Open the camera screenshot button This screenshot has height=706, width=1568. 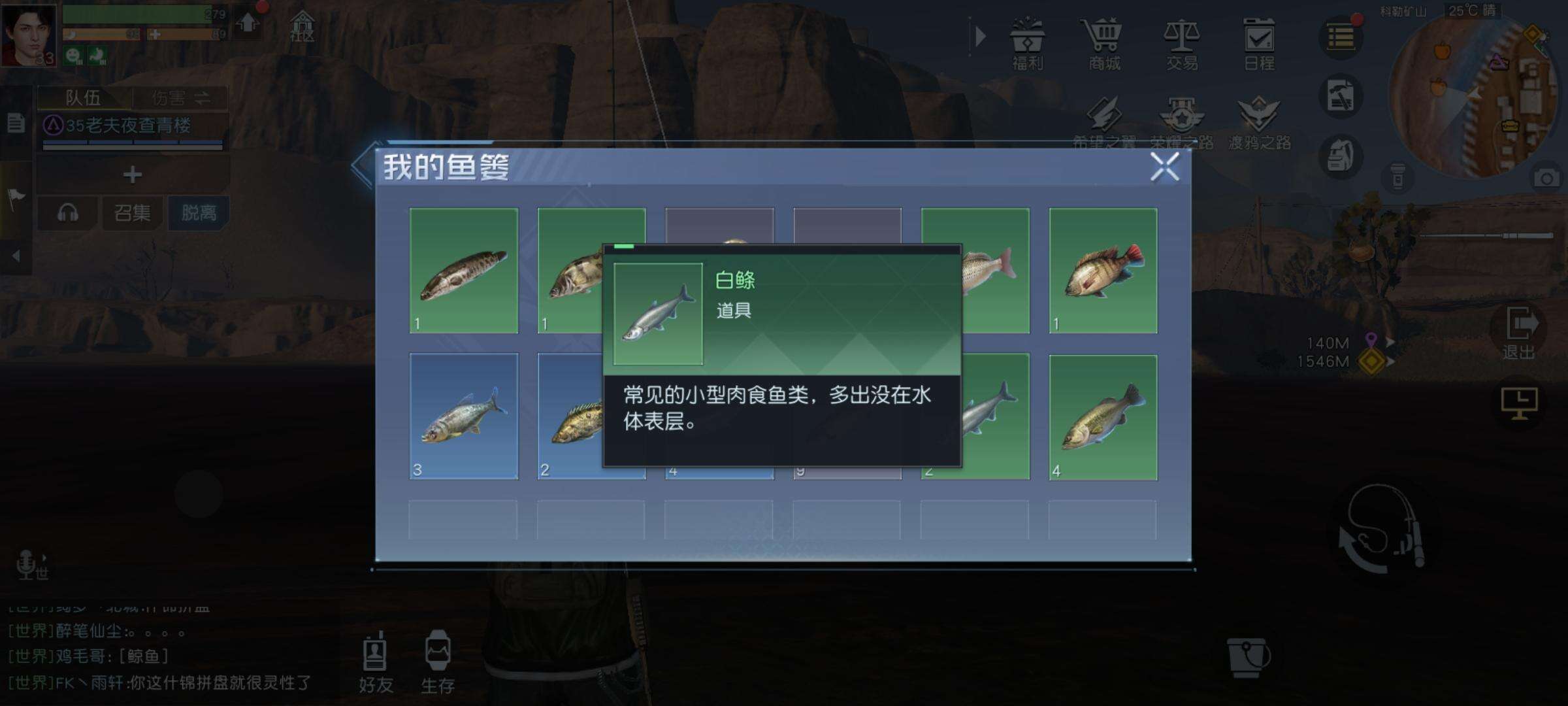pyautogui.click(x=1546, y=178)
